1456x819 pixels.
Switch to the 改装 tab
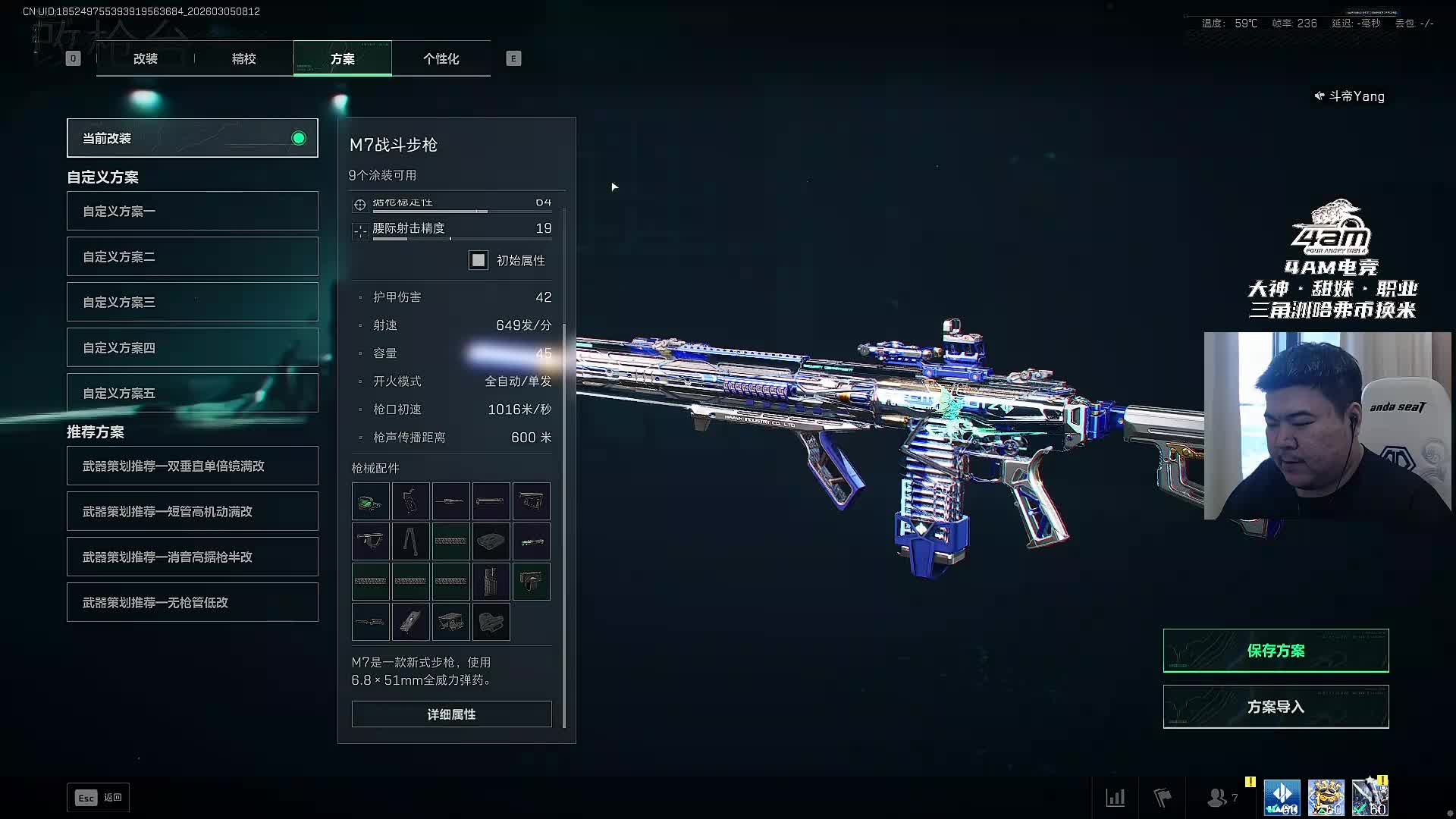click(x=146, y=58)
